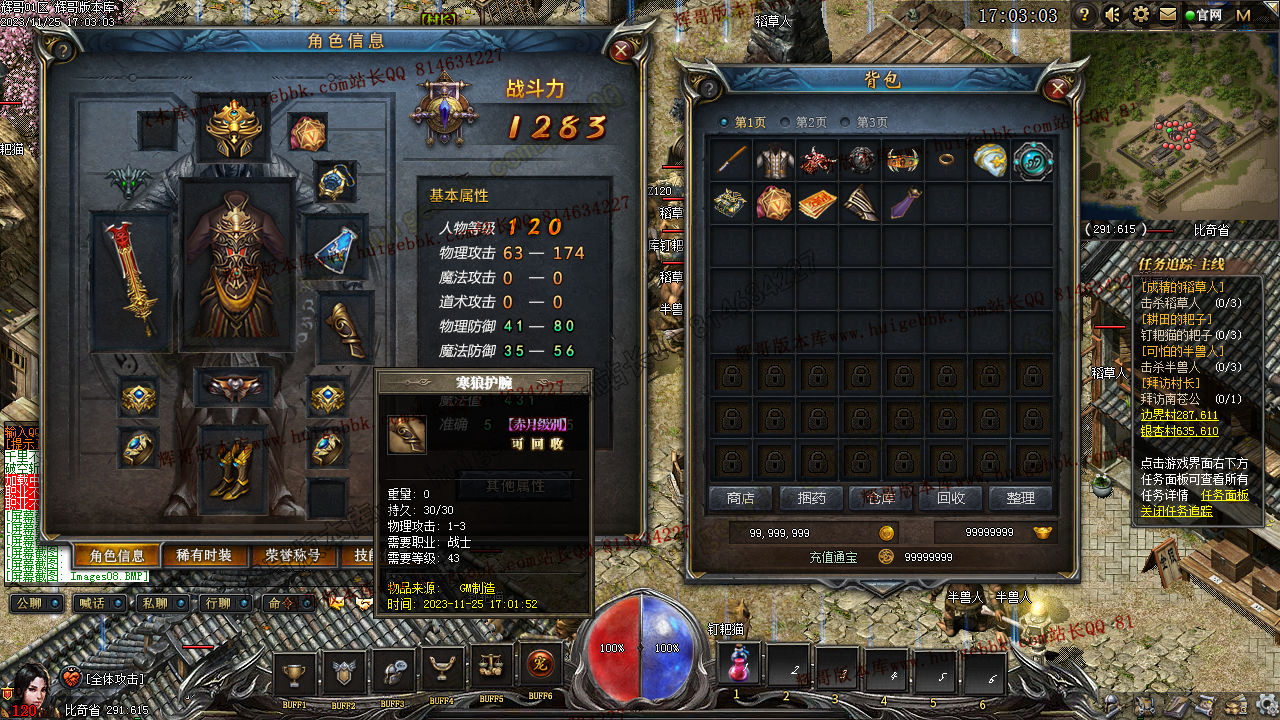Open the 任务面板 quest panel link
The image size is (1280, 720).
1224,495
